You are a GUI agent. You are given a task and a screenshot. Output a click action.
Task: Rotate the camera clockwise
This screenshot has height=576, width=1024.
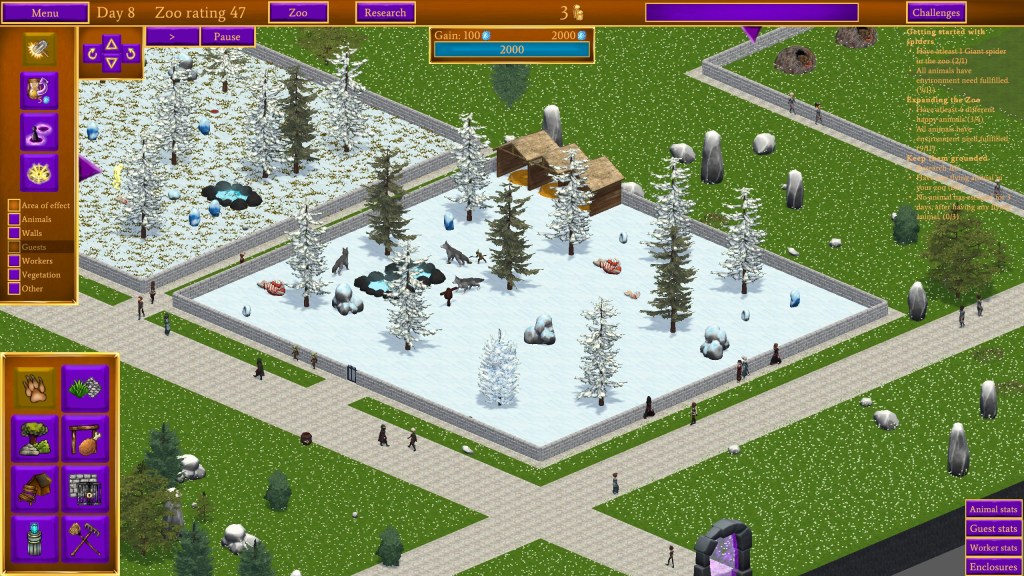click(x=131, y=54)
